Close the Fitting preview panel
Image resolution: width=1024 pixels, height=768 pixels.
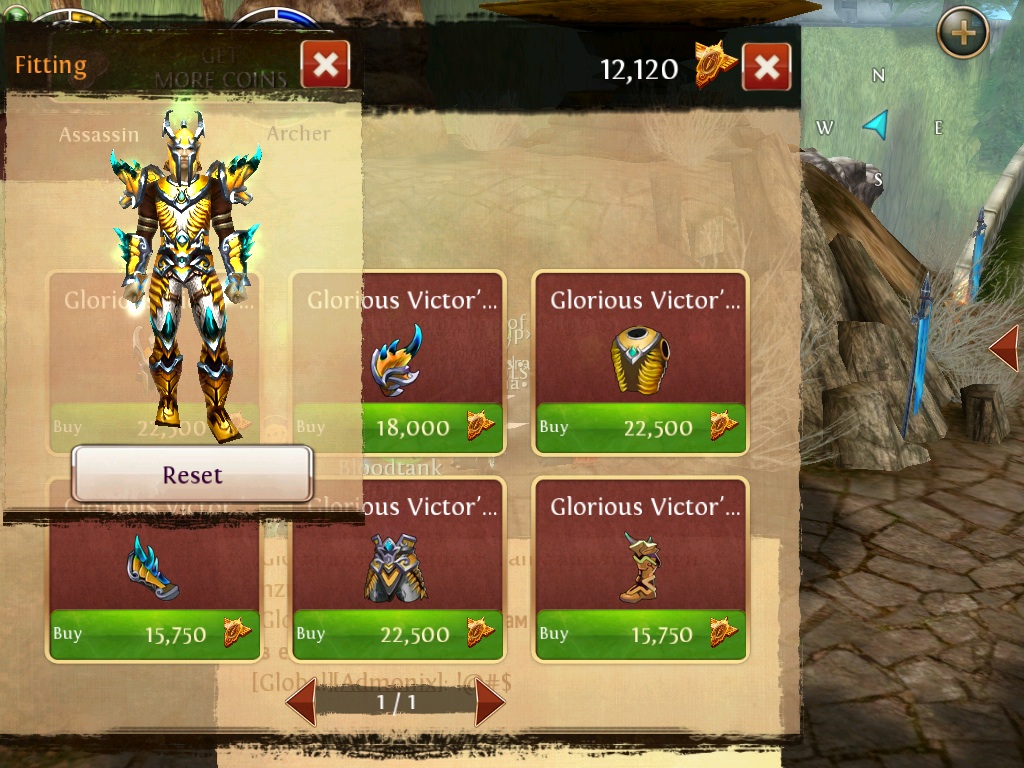(x=325, y=65)
